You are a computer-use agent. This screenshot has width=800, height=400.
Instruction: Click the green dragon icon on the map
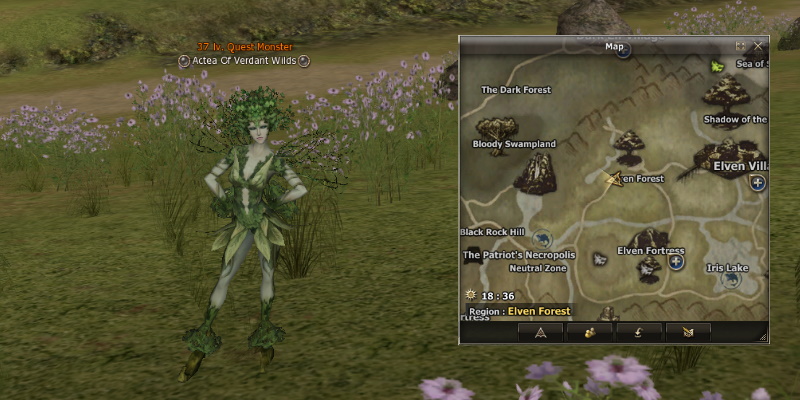coord(717,67)
